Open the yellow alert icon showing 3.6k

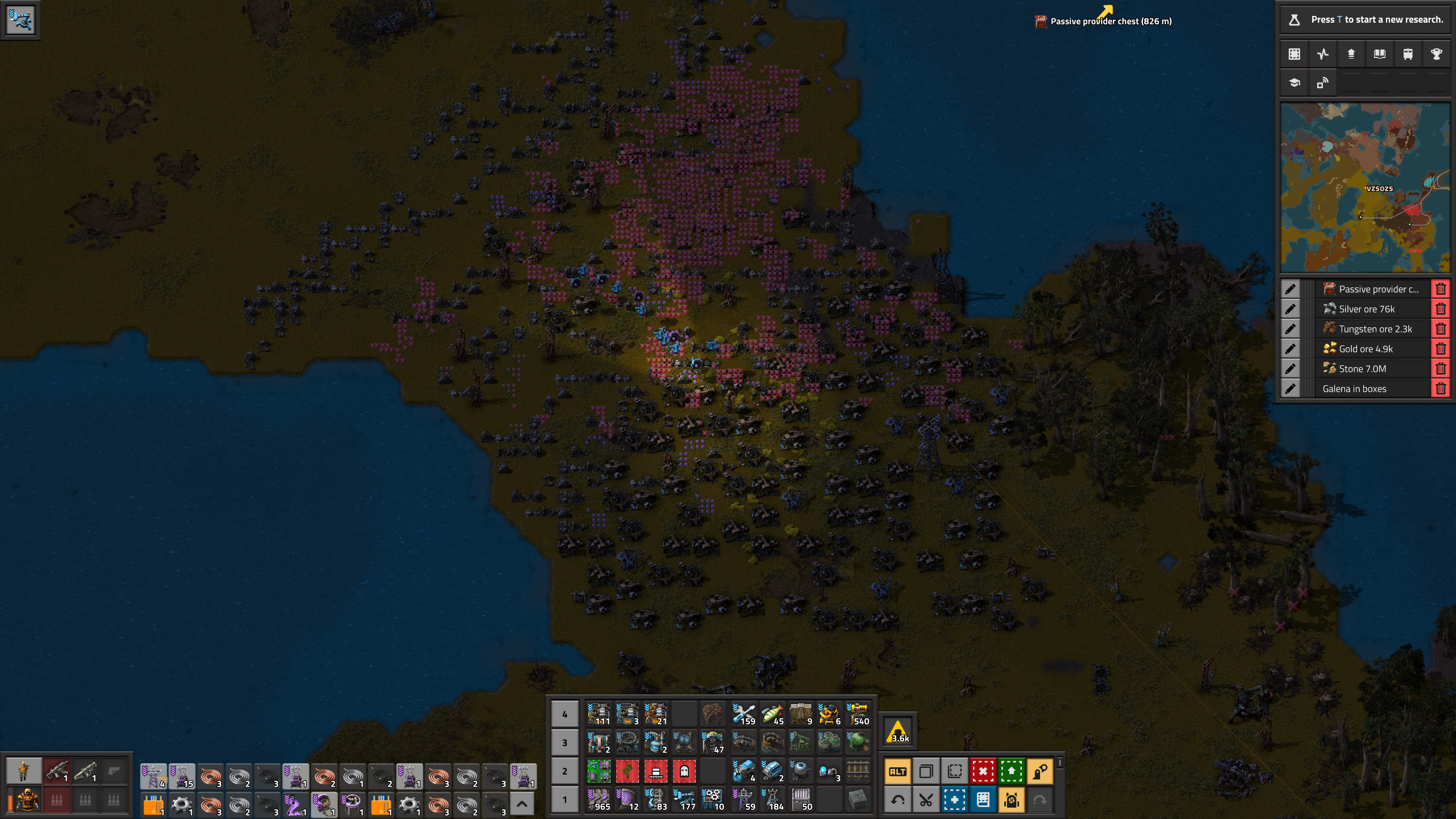click(898, 731)
